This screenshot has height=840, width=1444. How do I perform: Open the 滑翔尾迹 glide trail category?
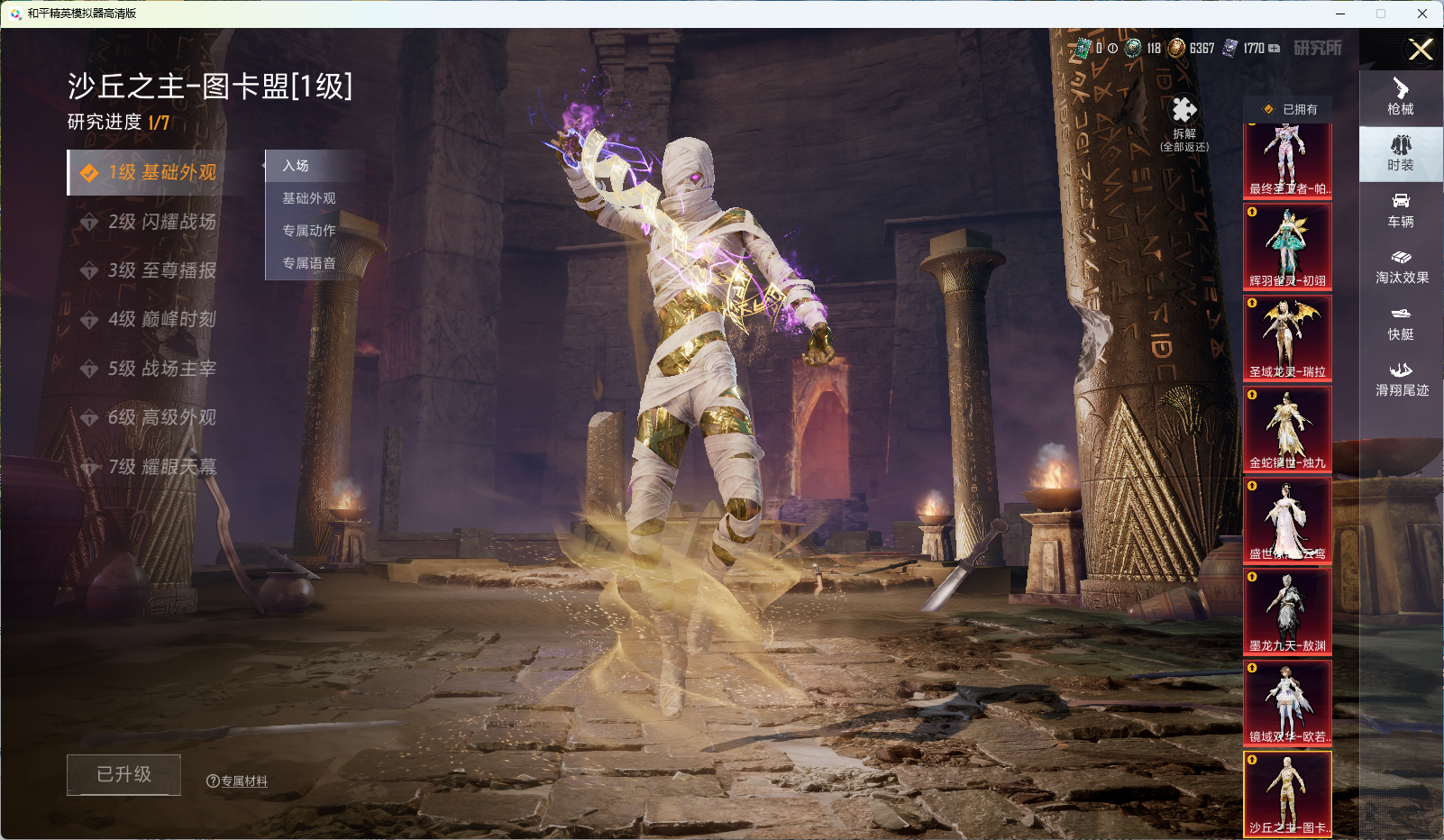[x=1401, y=379]
